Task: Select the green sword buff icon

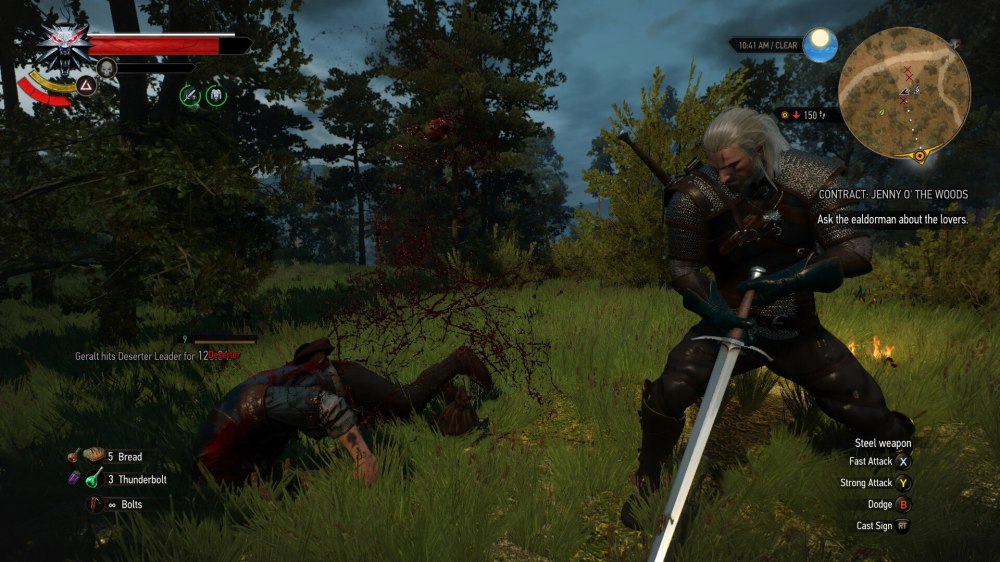Action: 189,95
